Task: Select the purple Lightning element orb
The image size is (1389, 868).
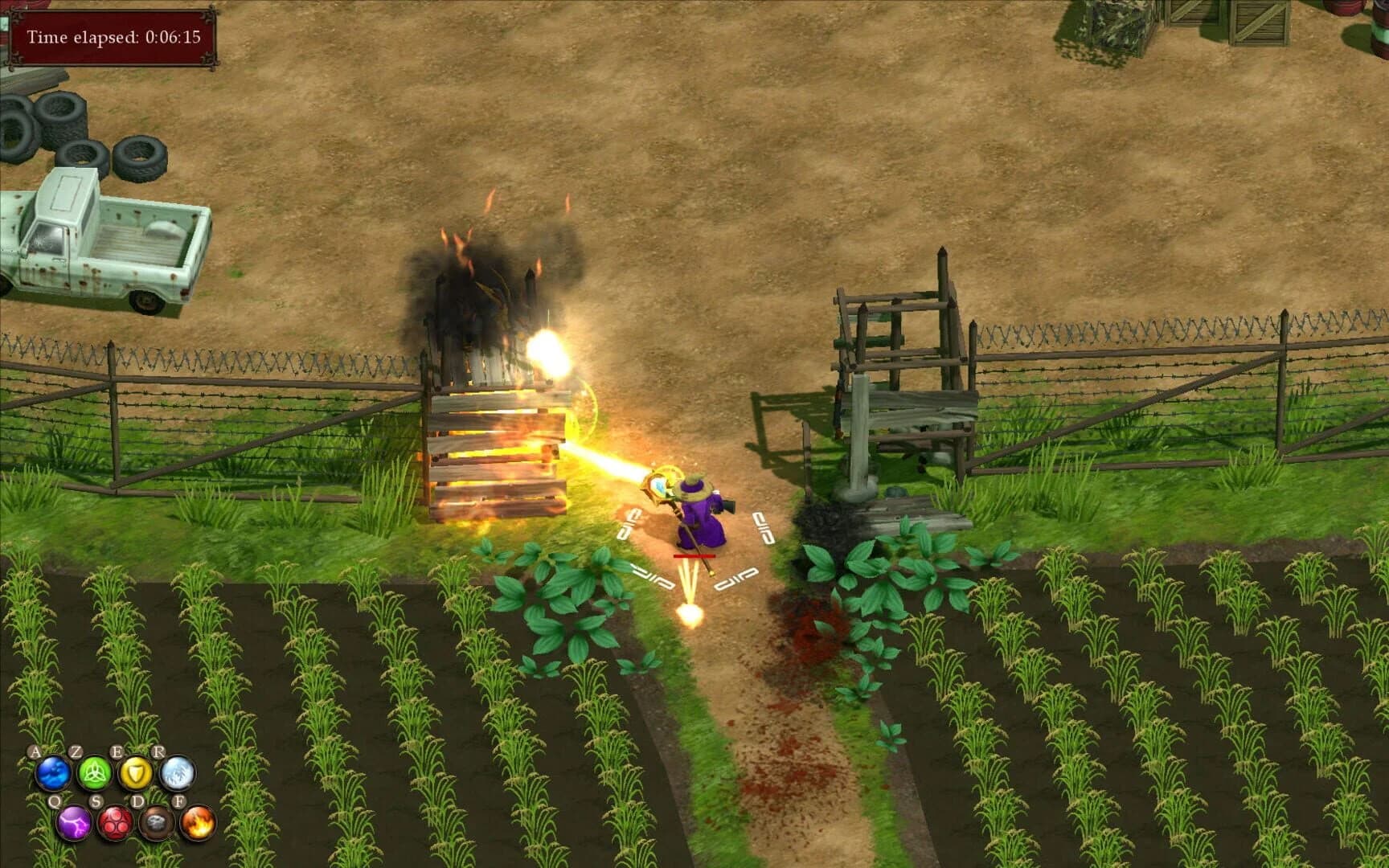Action: 73,824
